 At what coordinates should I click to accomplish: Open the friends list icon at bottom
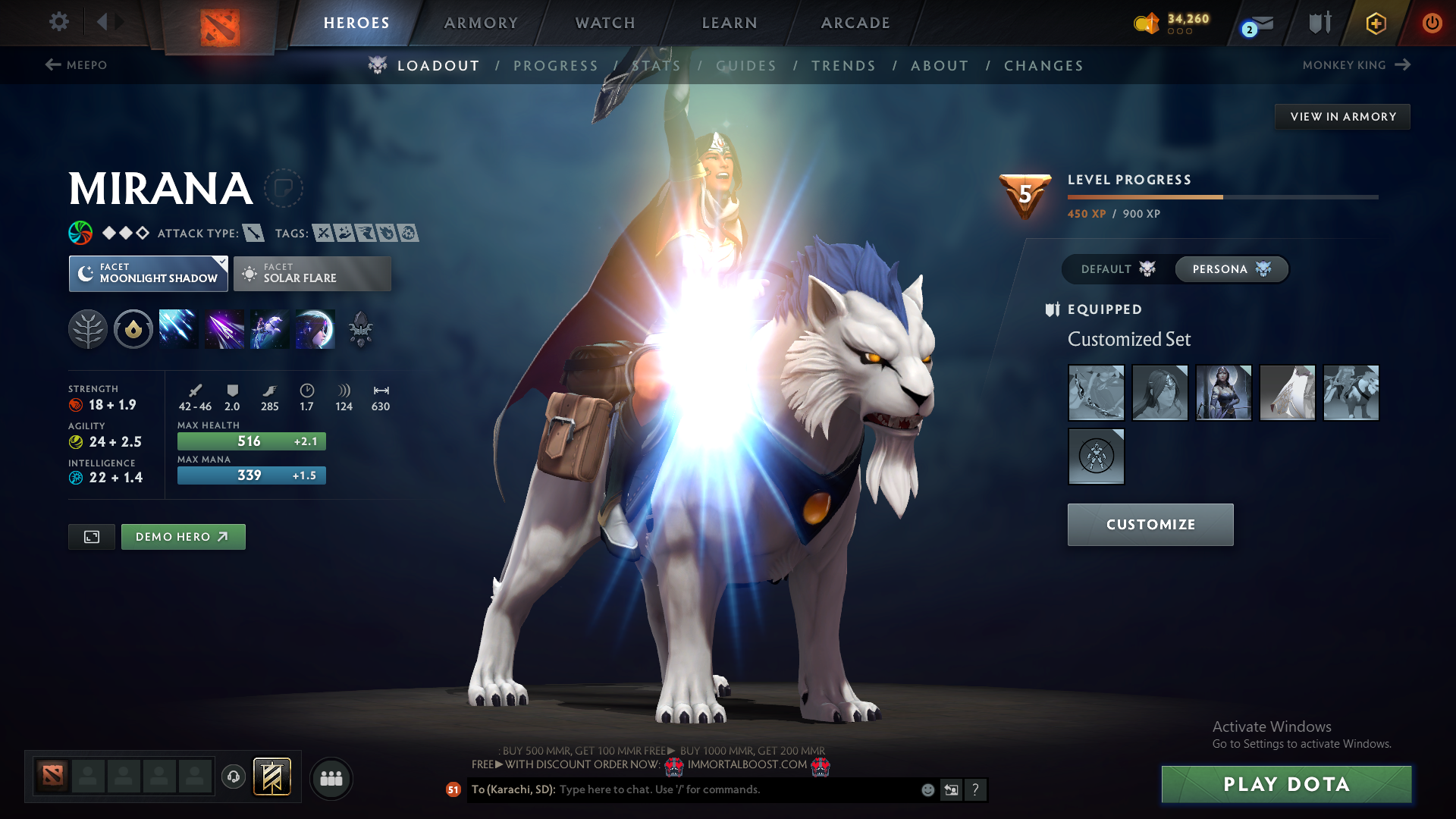(x=331, y=778)
